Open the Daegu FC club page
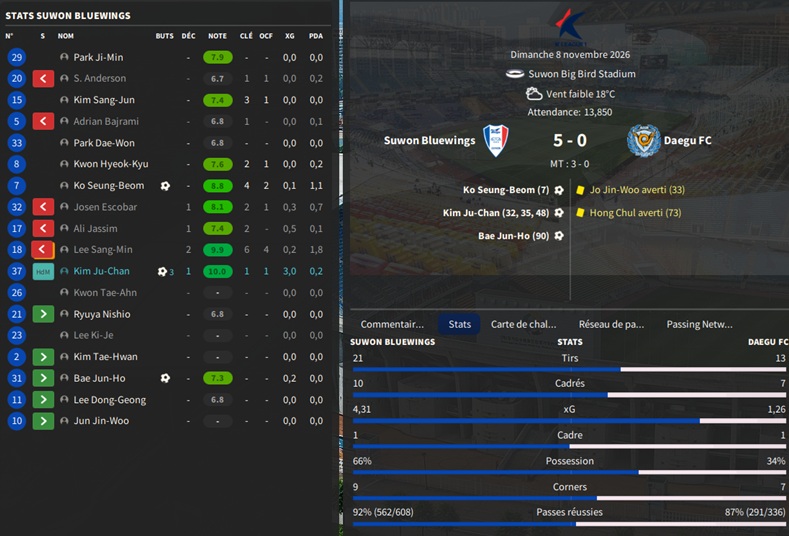The image size is (789, 536). click(x=689, y=141)
